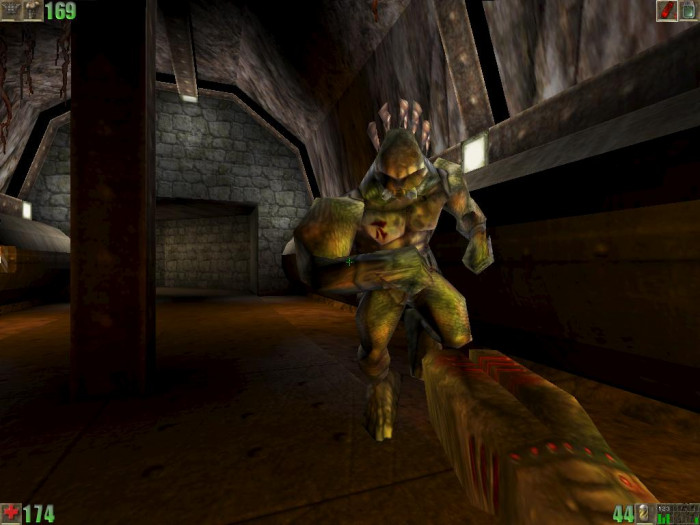
Task: Click the green item icon beside the flare
Action: point(689,10)
